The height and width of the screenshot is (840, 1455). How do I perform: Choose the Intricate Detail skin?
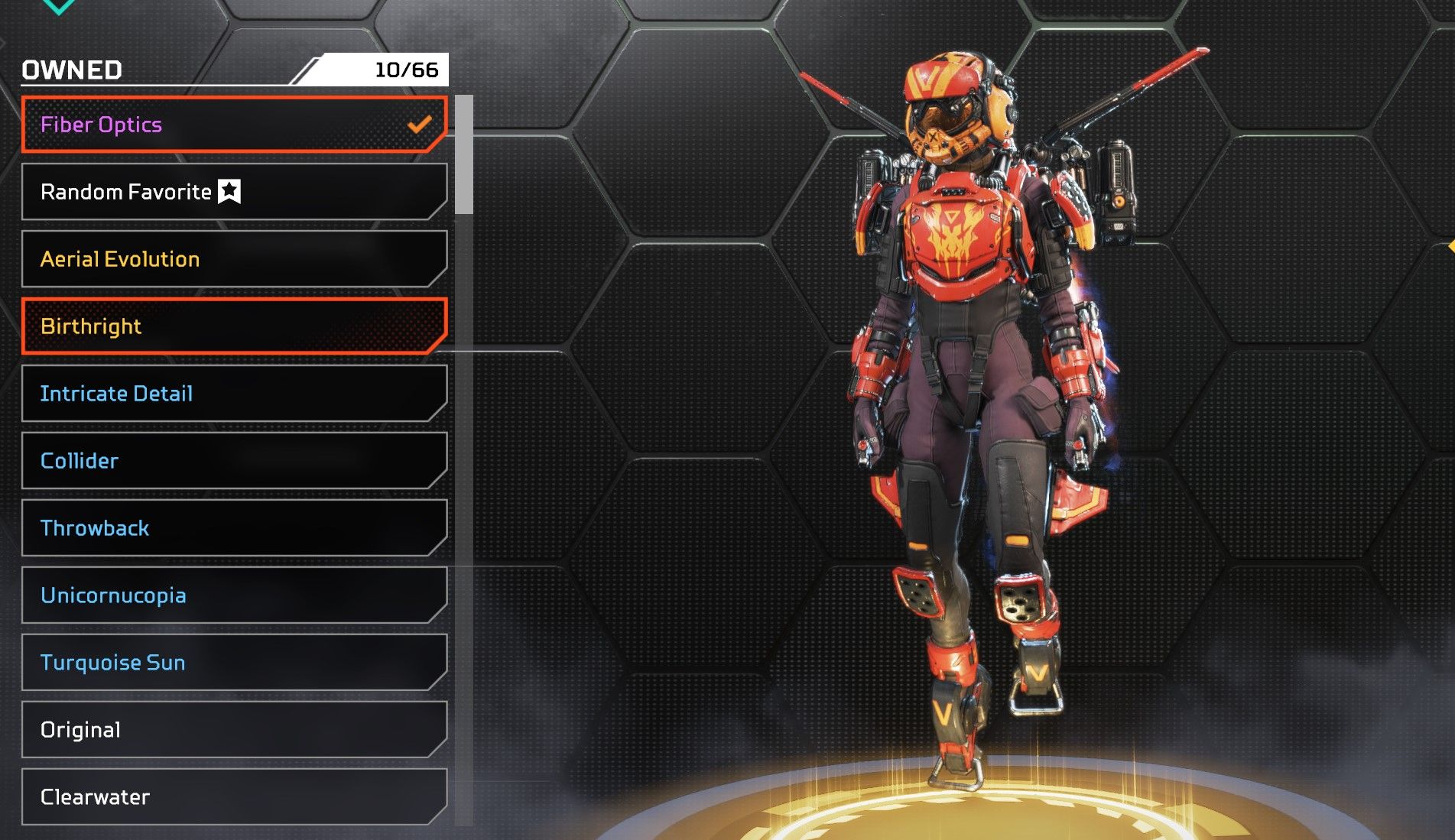[233, 394]
